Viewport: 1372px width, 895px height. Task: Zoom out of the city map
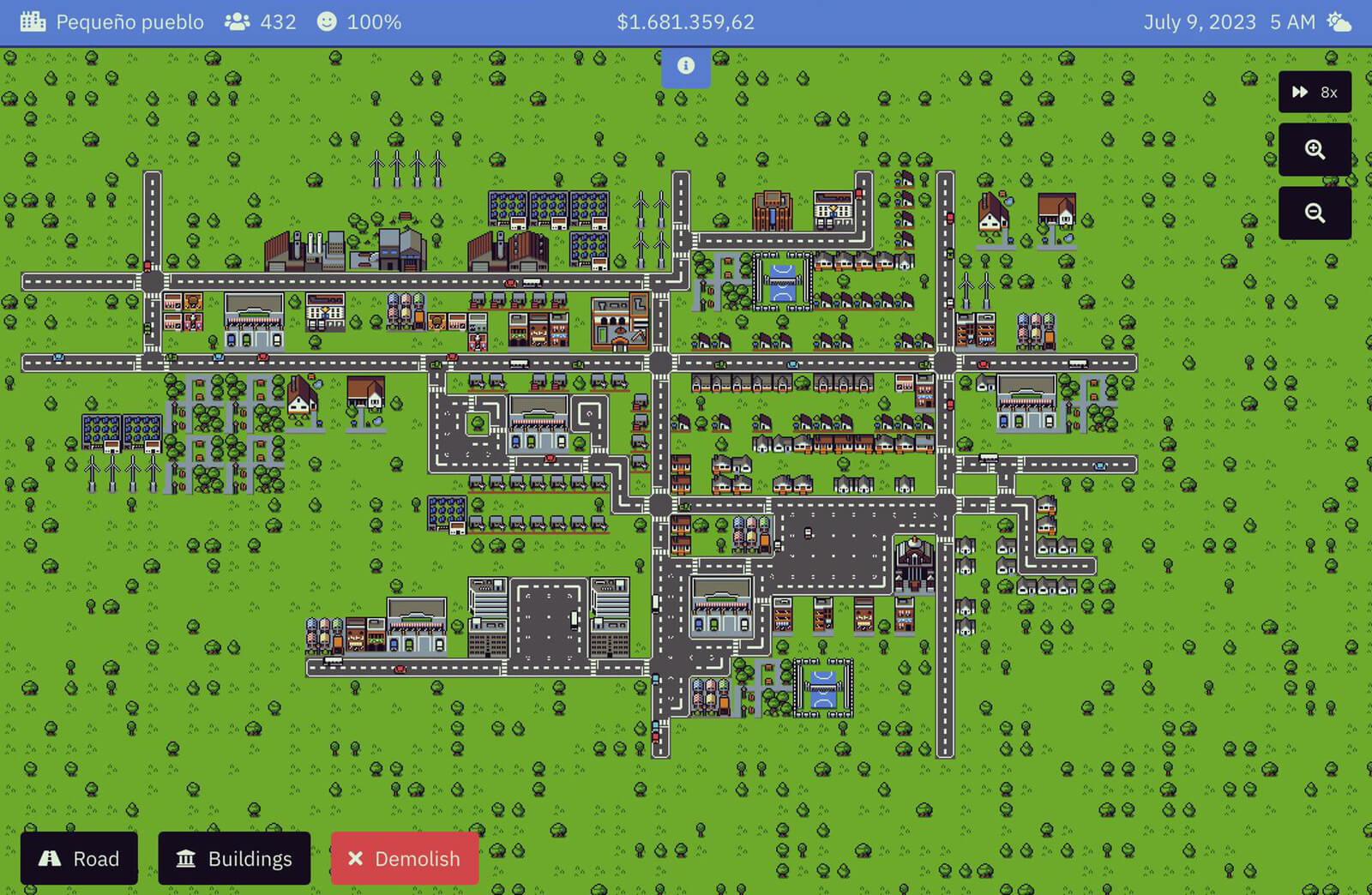[1315, 212]
